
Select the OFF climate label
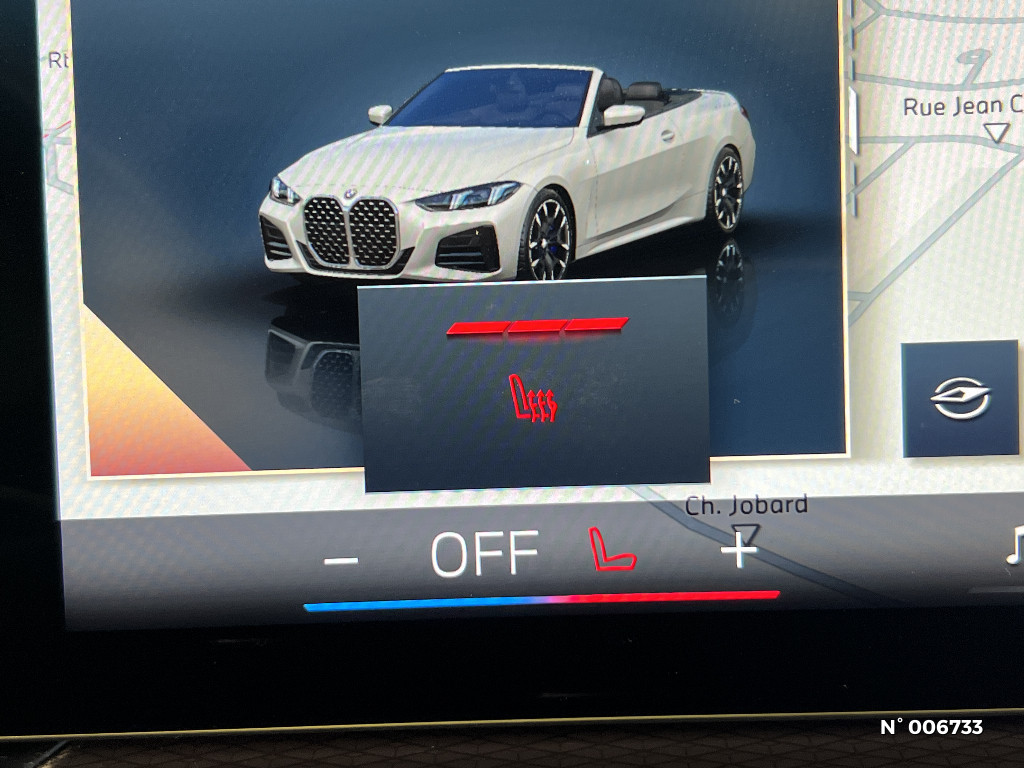pos(485,553)
